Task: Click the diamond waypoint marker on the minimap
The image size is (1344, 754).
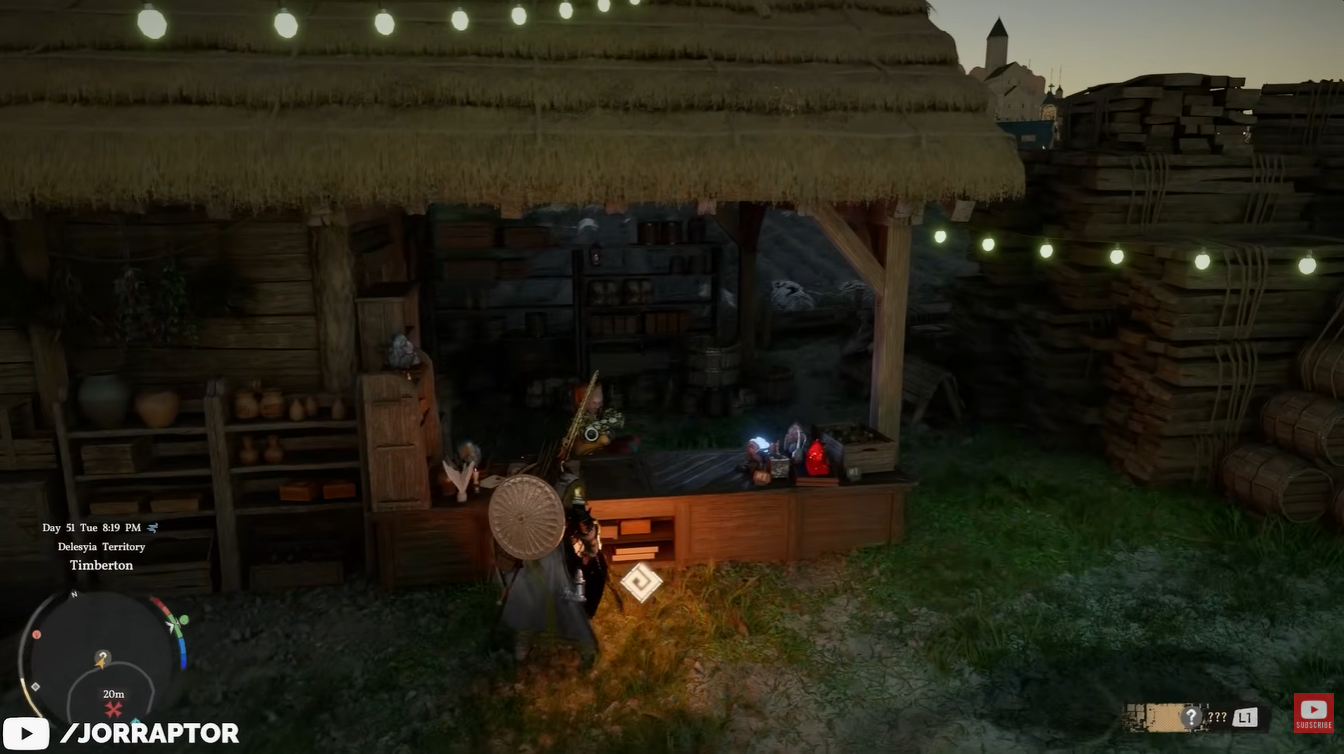Action: click(x=35, y=685)
